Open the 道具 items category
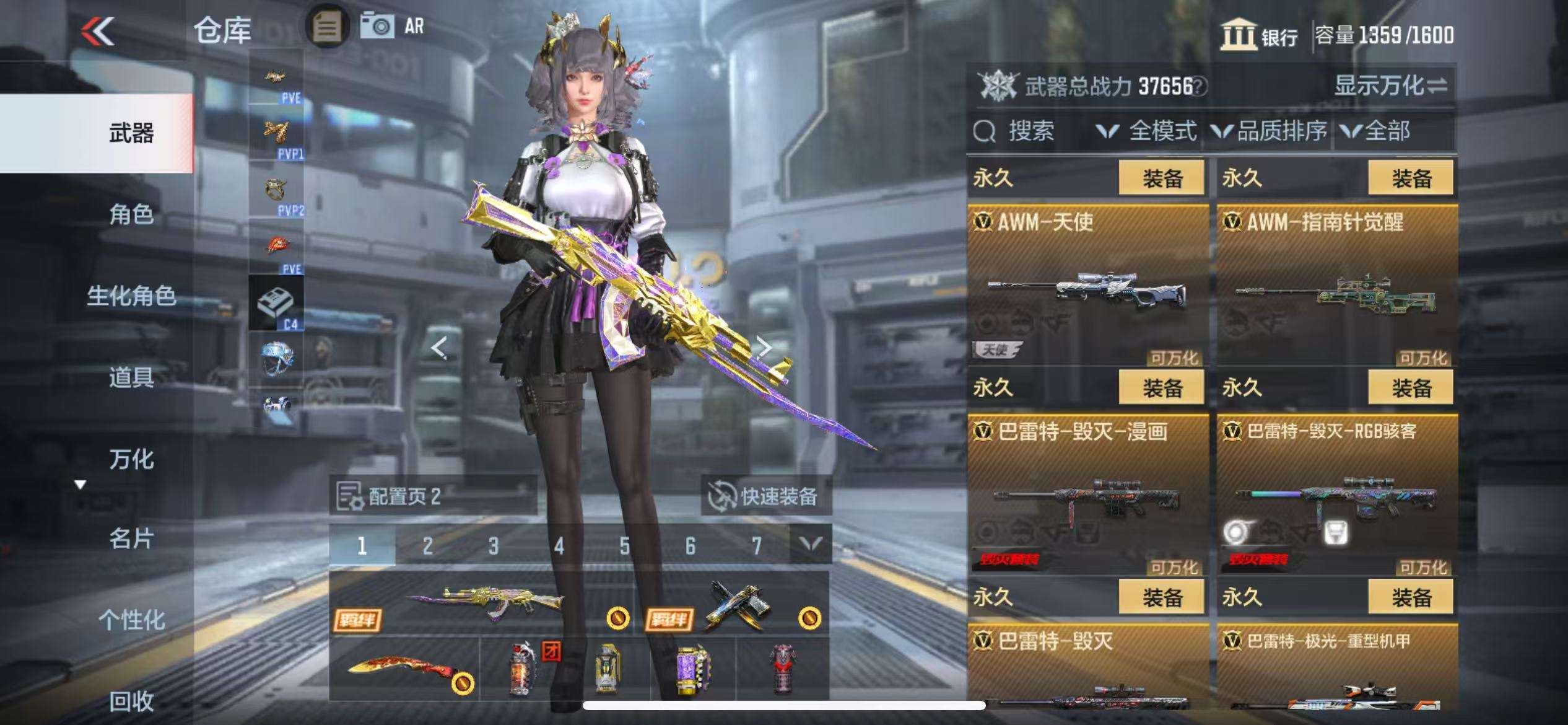Screen dimensions: 1568x725 pyautogui.click(x=131, y=377)
